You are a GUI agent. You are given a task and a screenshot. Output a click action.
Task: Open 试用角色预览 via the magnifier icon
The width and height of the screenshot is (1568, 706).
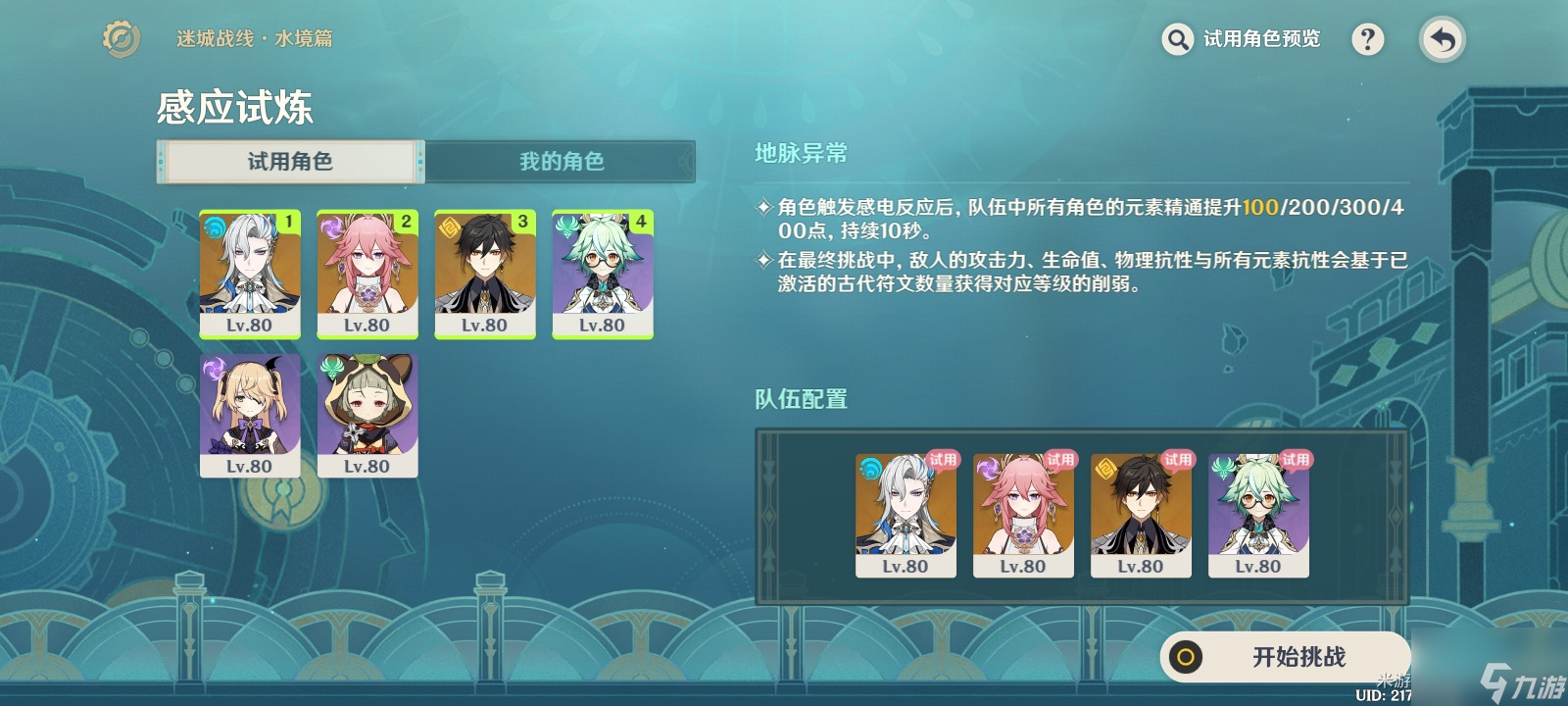click(1177, 40)
